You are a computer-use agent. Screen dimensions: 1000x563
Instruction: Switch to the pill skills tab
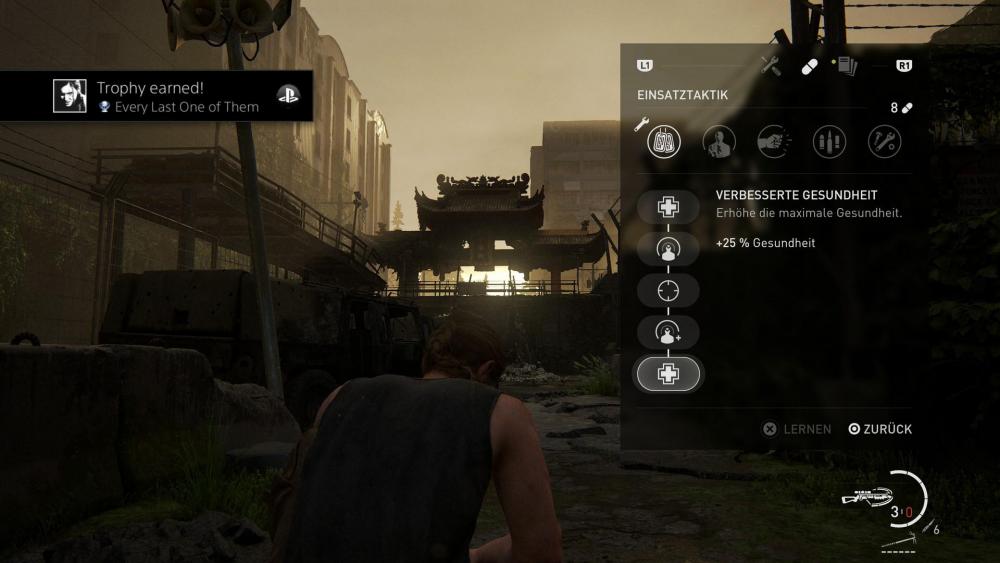coord(810,66)
